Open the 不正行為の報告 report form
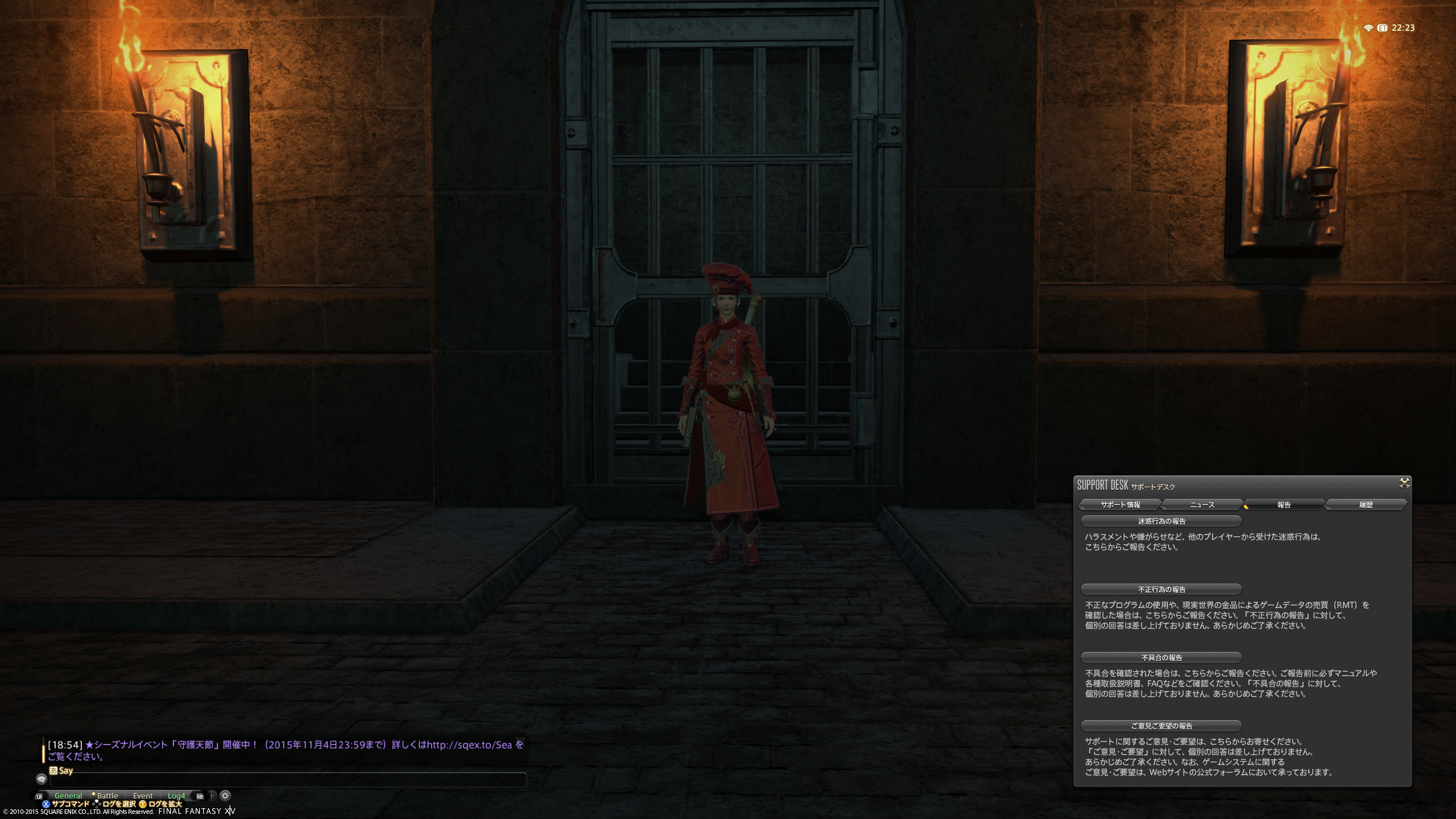This screenshot has height=819, width=1456. 1161,589
